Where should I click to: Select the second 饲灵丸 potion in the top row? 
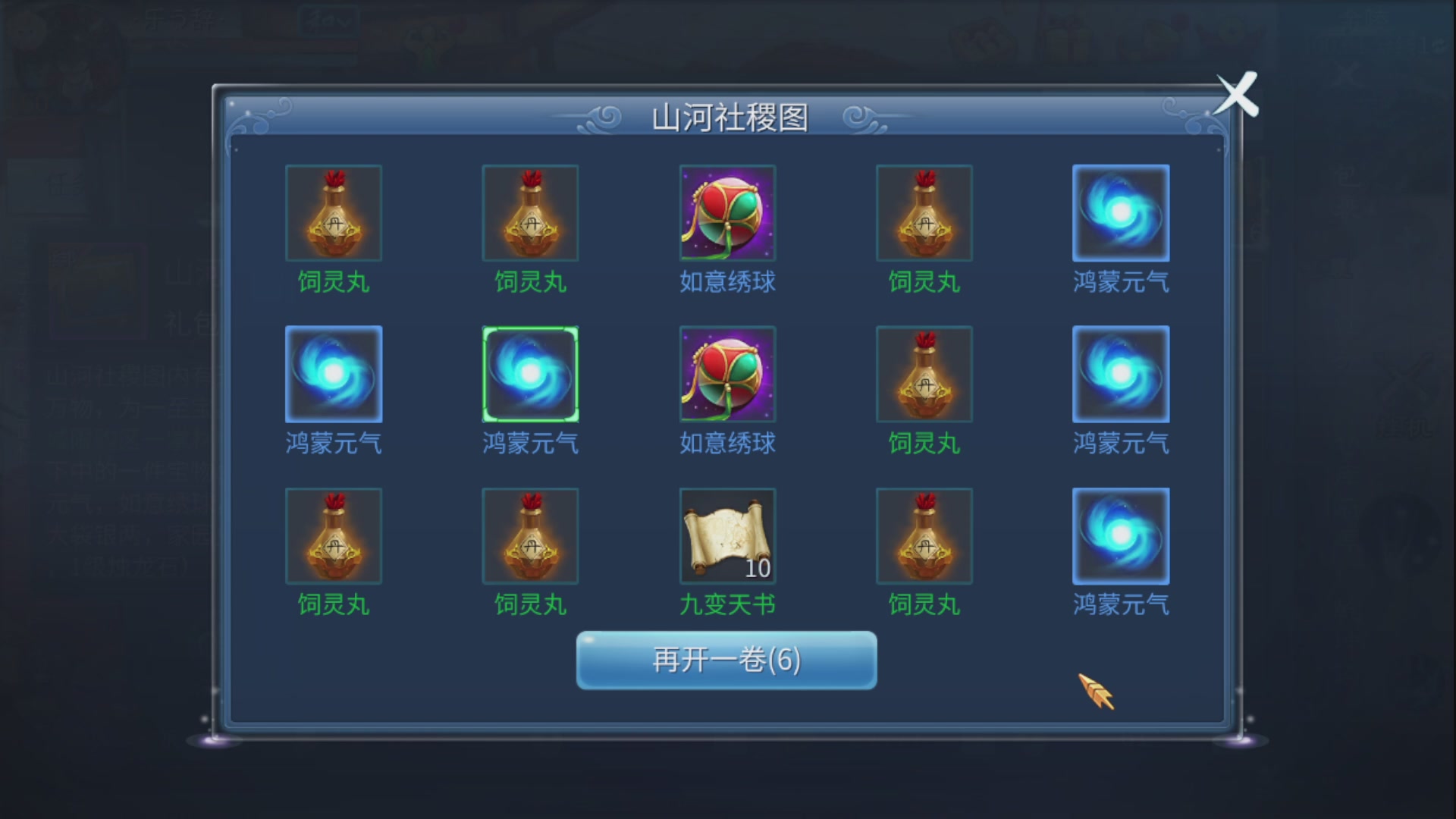coord(530,213)
